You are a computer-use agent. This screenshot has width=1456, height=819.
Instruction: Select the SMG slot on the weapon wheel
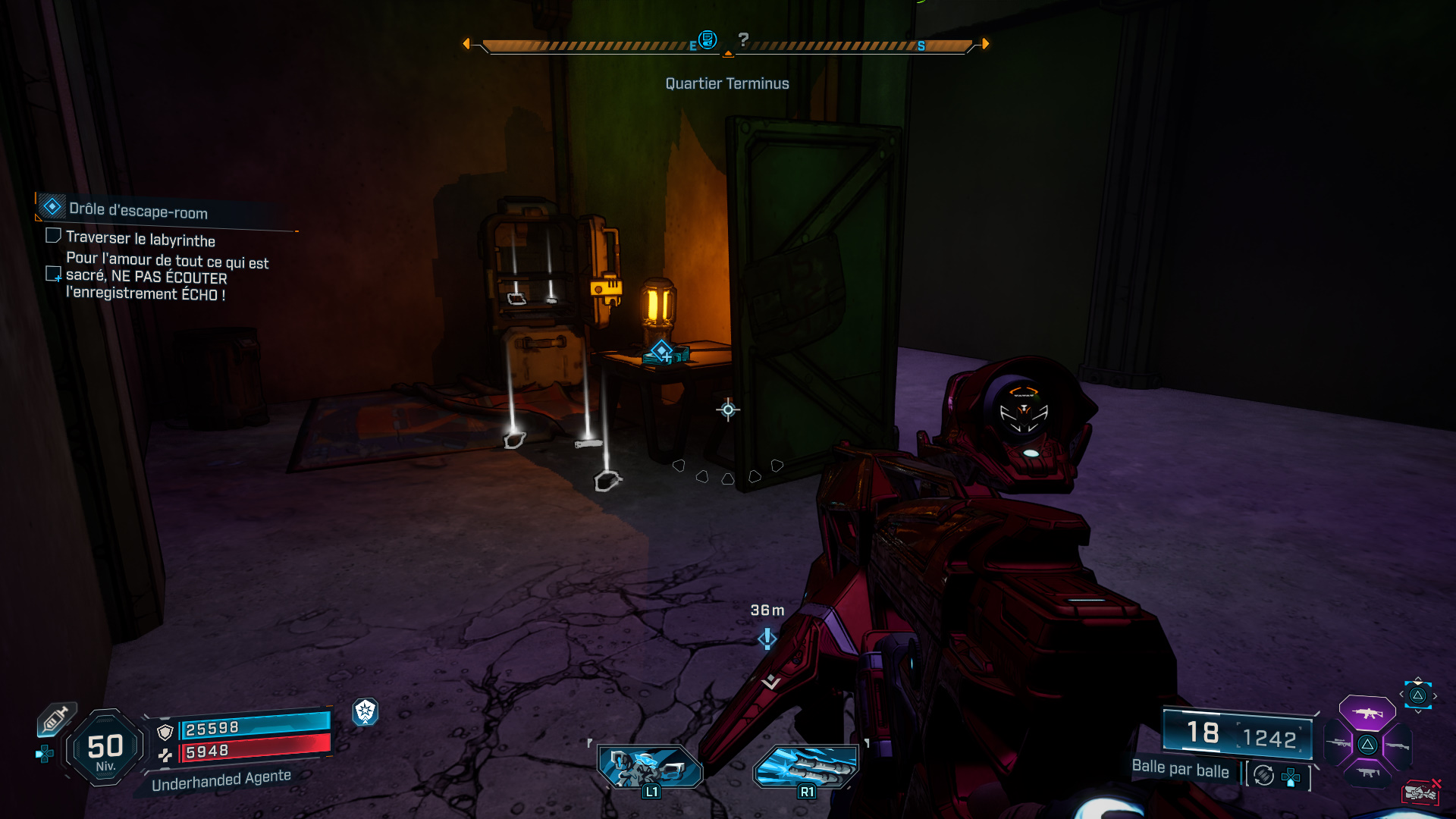point(1369,772)
